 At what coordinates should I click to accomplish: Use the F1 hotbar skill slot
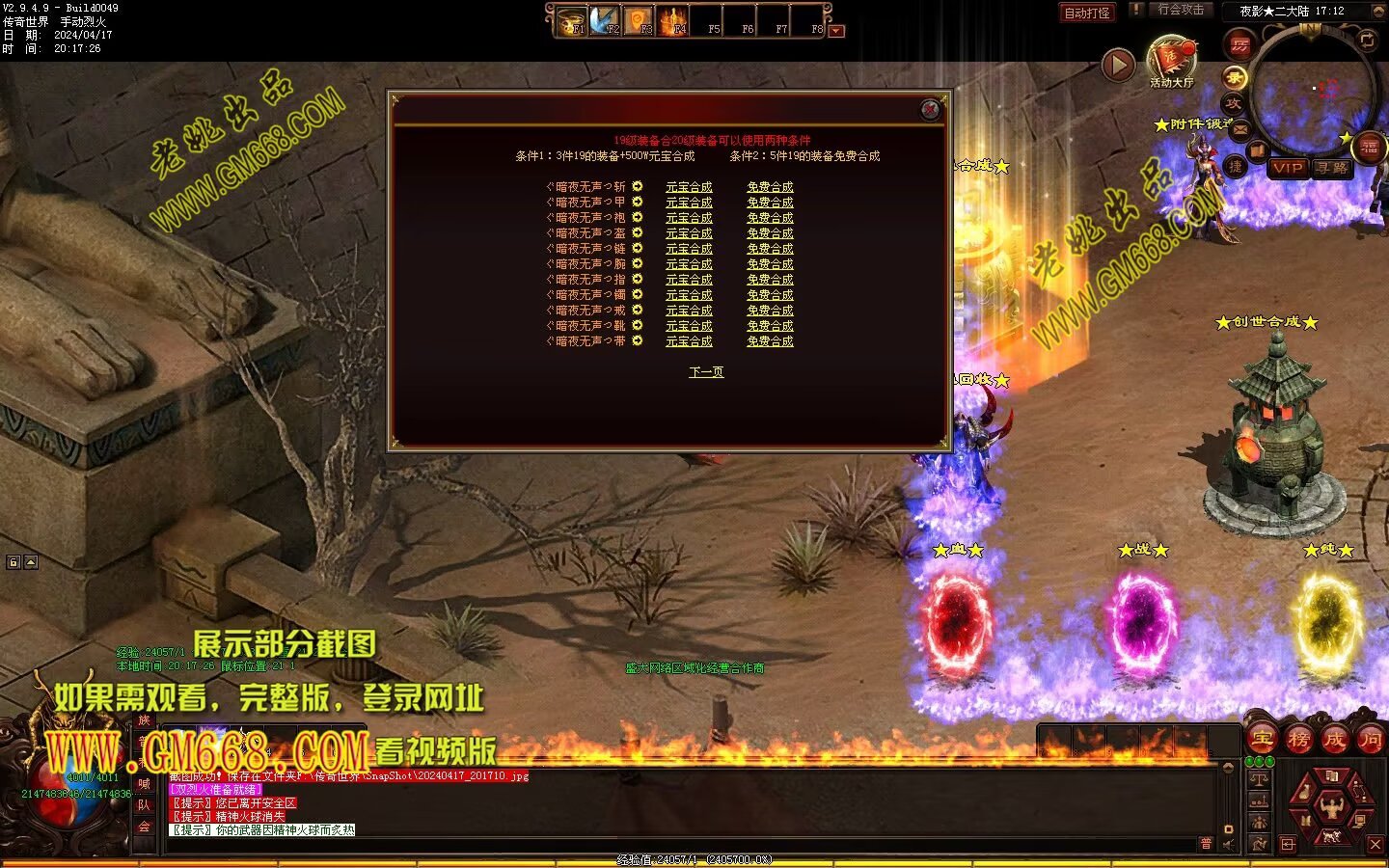pos(573,20)
